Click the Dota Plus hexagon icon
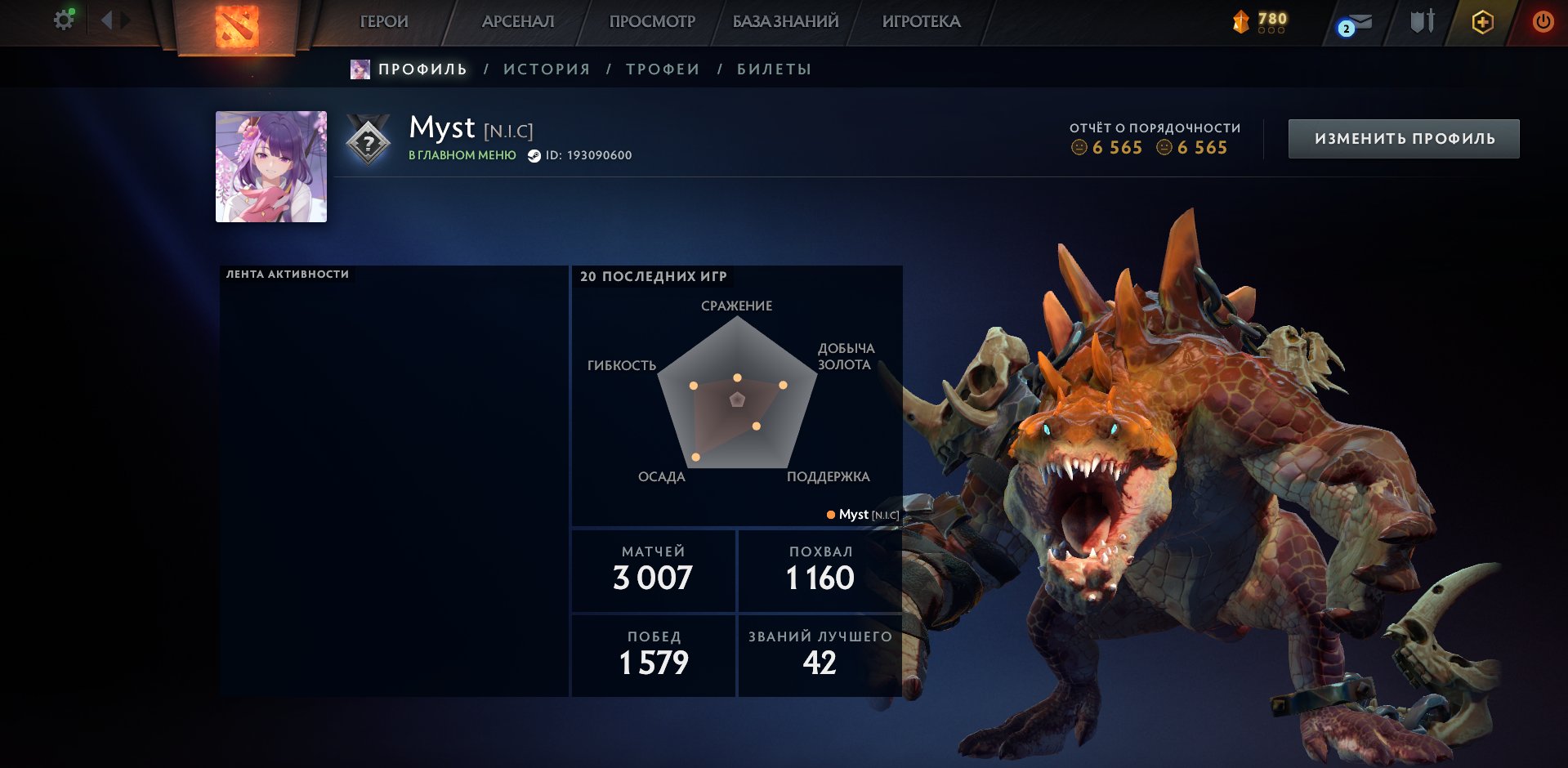This screenshot has height=768, width=1568. point(1481,22)
